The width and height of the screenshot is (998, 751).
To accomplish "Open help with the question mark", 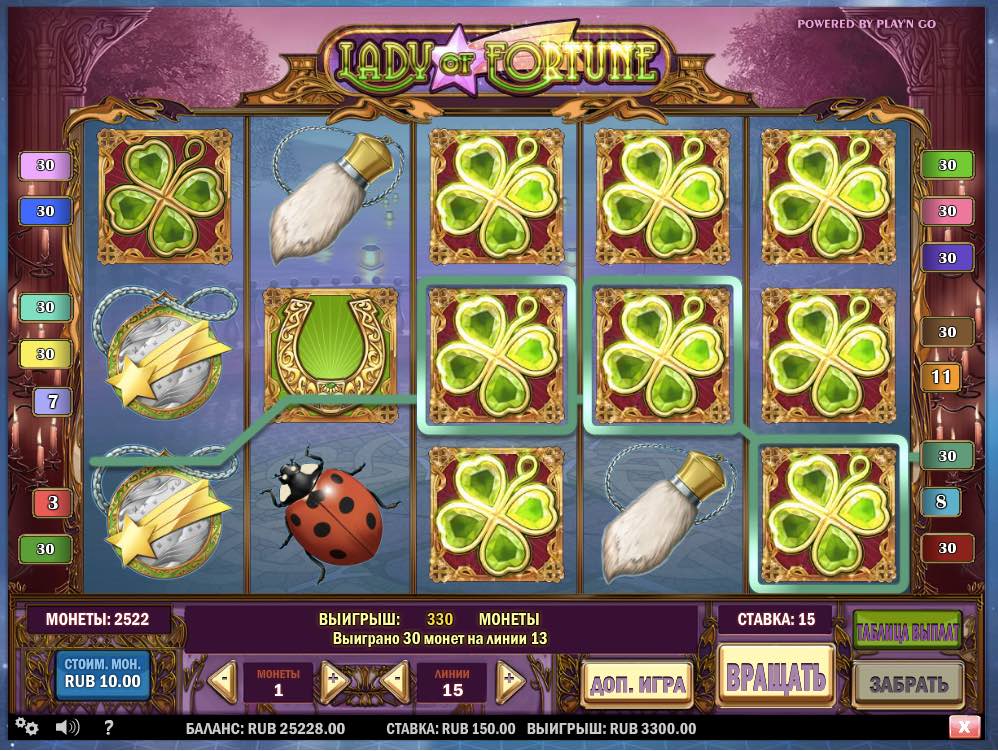I will pyautogui.click(x=109, y=727).
